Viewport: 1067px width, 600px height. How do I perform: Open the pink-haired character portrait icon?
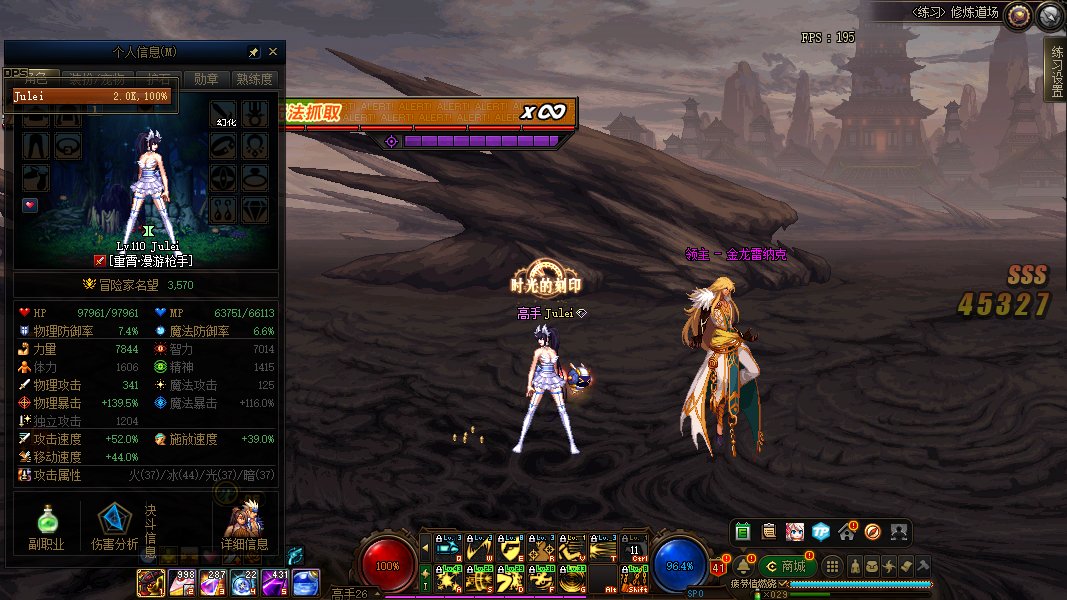(x=795, y=531)
